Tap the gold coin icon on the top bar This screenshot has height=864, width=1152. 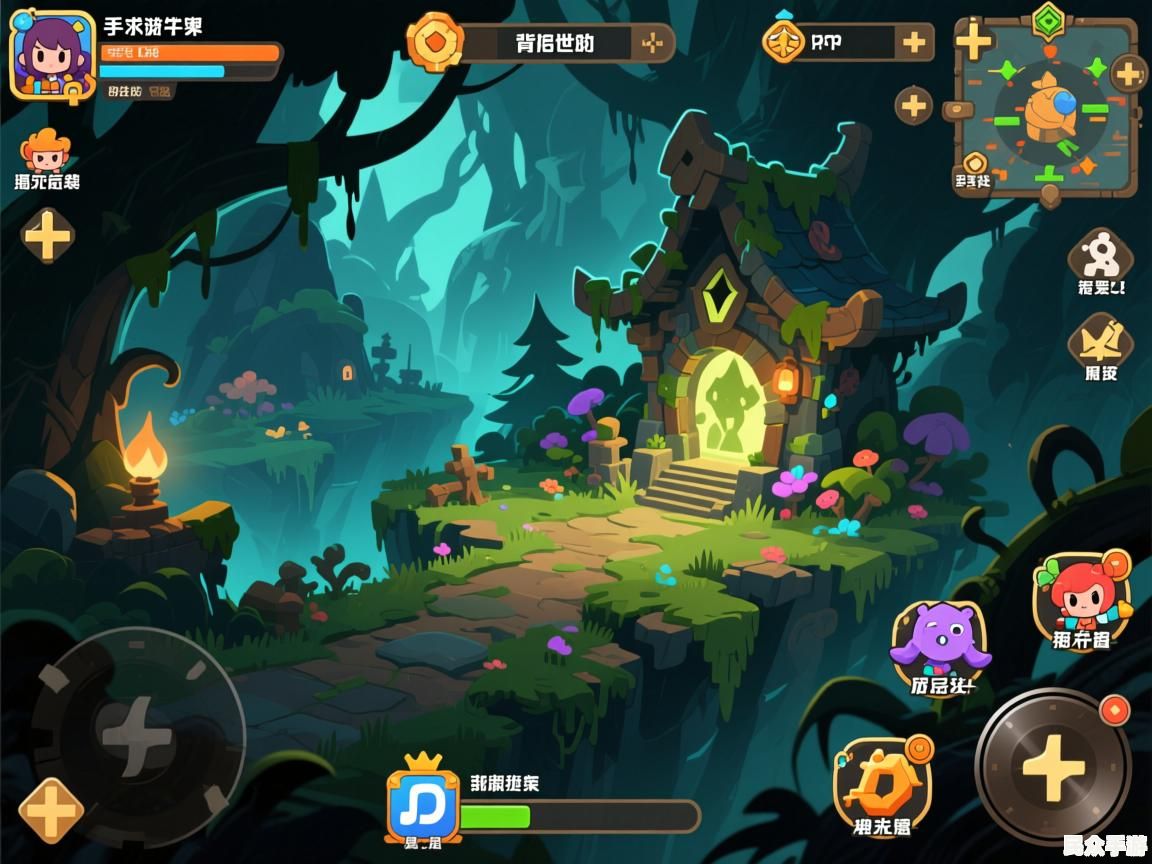[434, 42]
